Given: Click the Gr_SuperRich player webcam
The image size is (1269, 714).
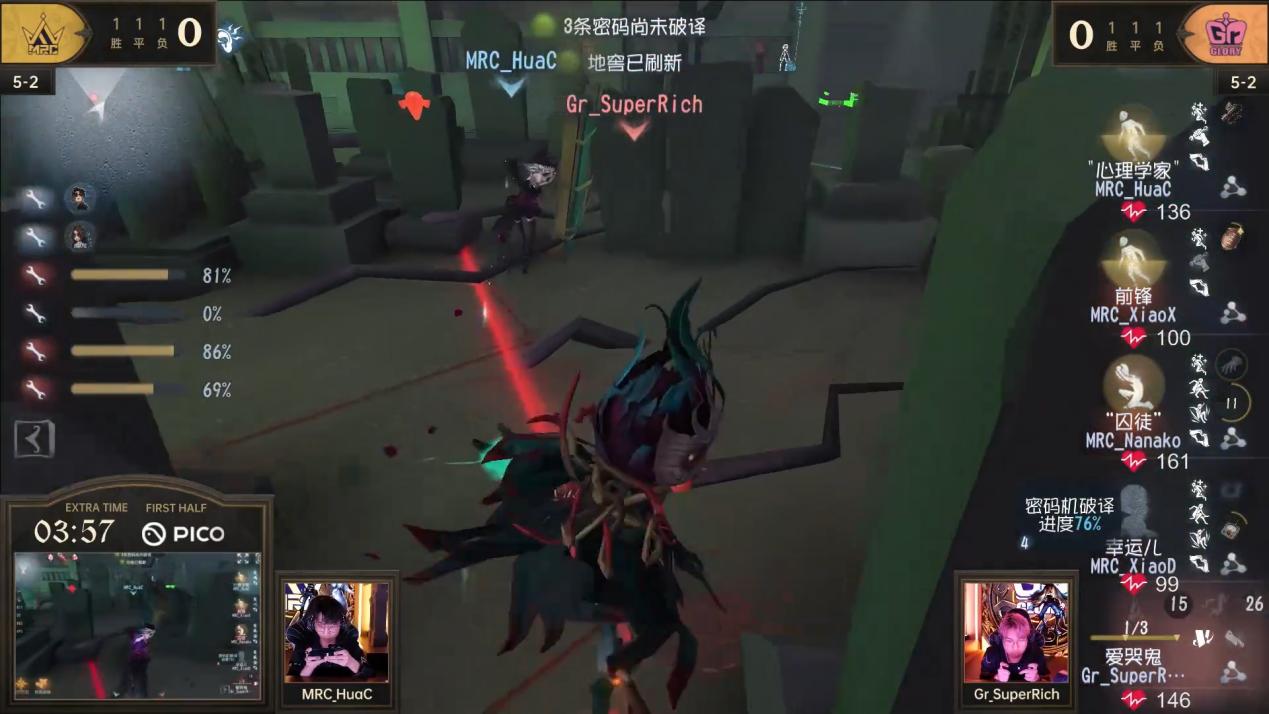Looking at the screenshot, I should [1015, 633].
